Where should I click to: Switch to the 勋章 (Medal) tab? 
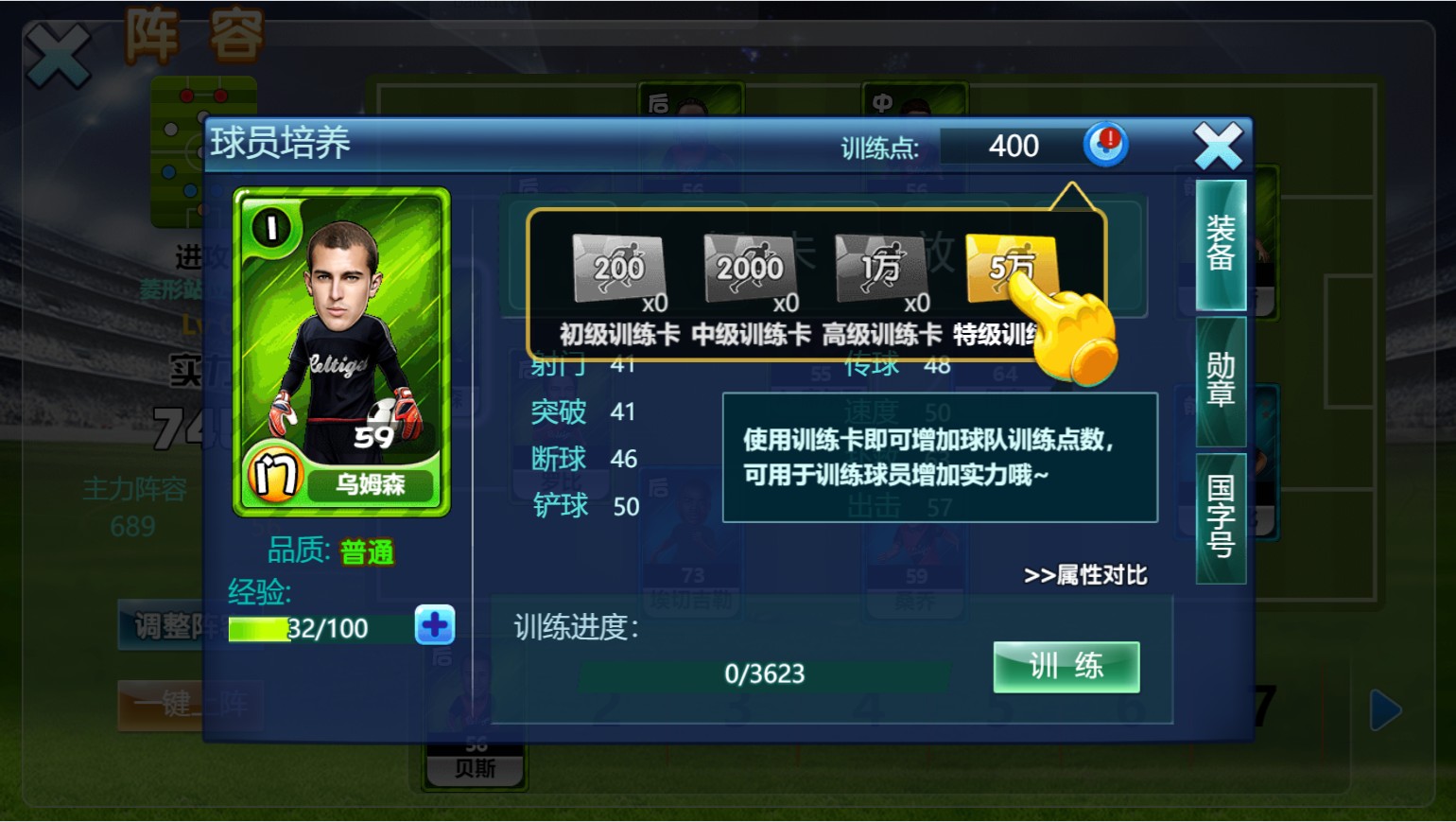[1219, 381]
